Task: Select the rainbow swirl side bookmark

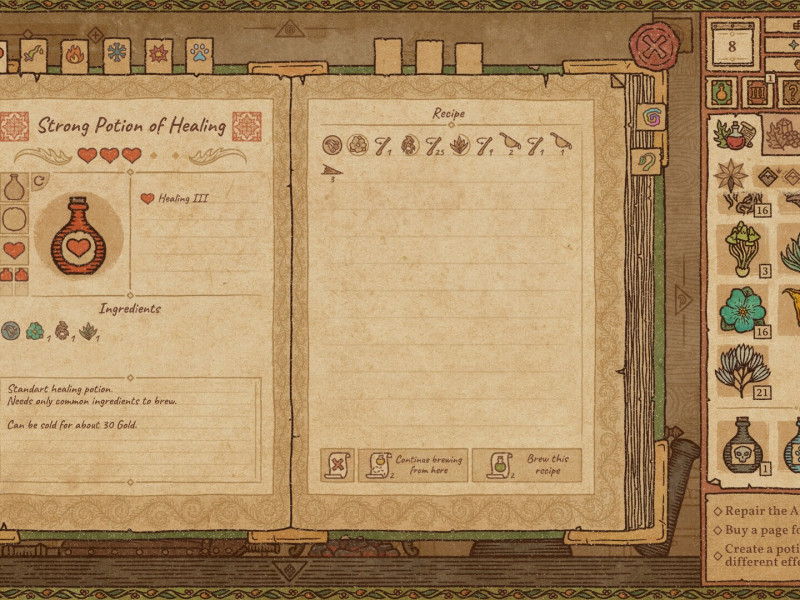Action: (650, 116)
